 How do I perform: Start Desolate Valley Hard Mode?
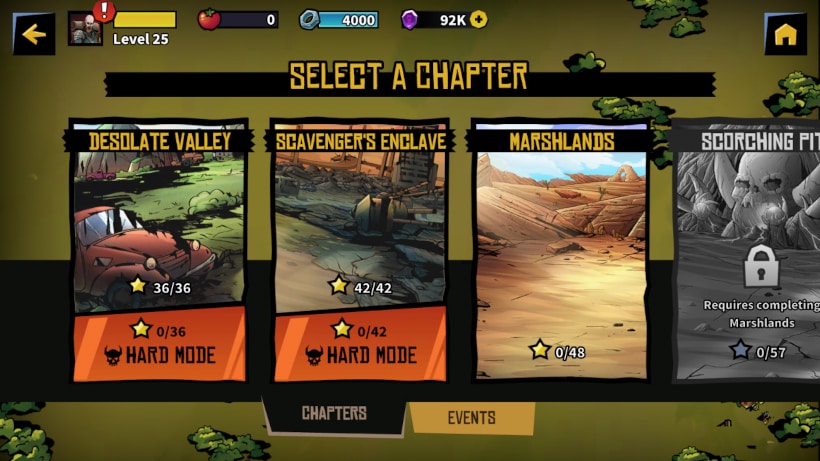(x=158, y=343)
